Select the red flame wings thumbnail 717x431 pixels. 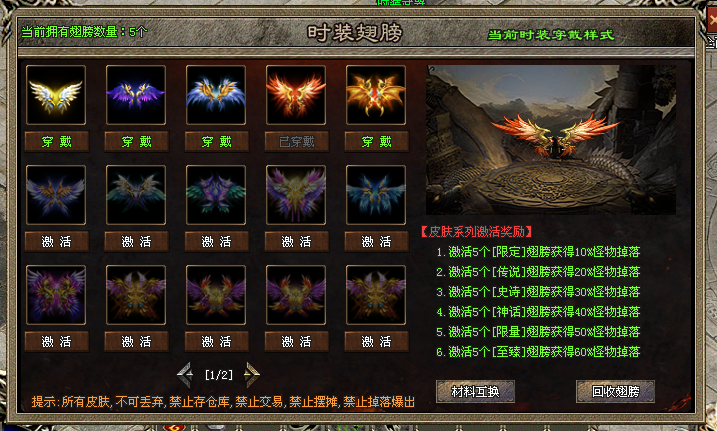click(x=296, y=95)
